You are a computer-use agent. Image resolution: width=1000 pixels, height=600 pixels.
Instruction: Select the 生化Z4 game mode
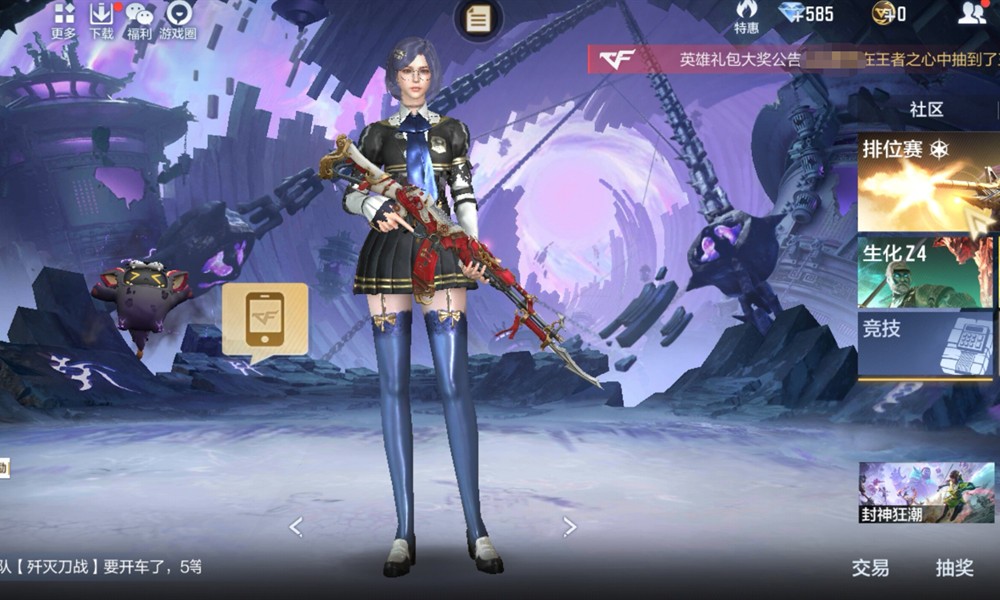[x=926, y=272]
